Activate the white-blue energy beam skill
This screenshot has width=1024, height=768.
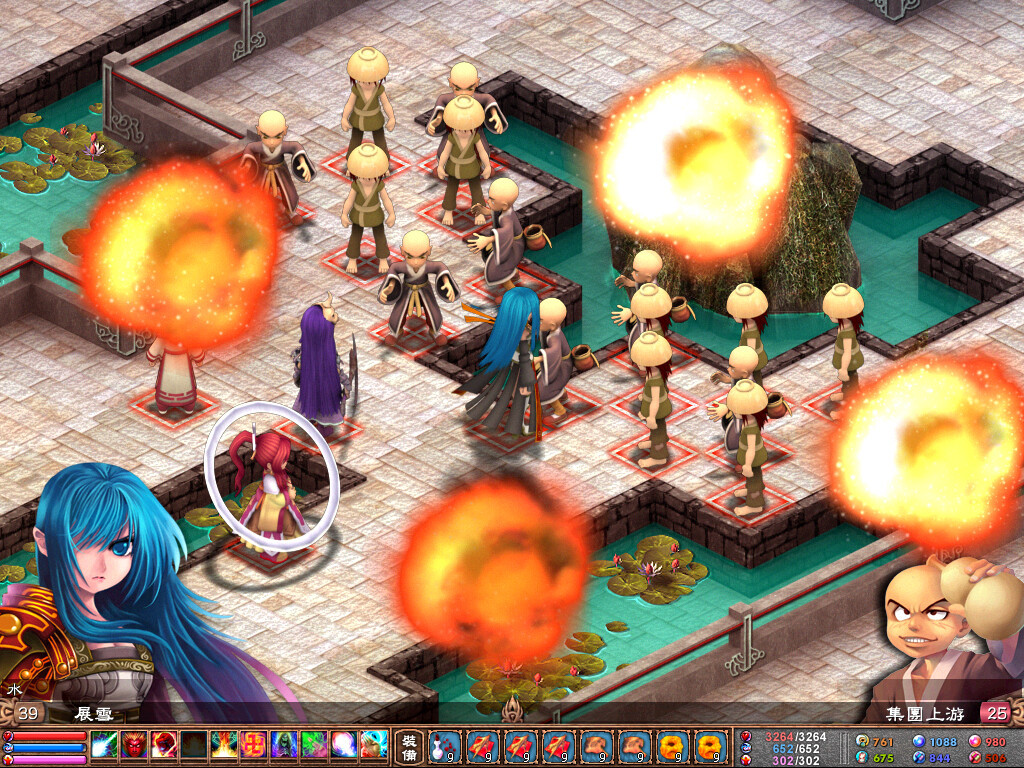105,745
